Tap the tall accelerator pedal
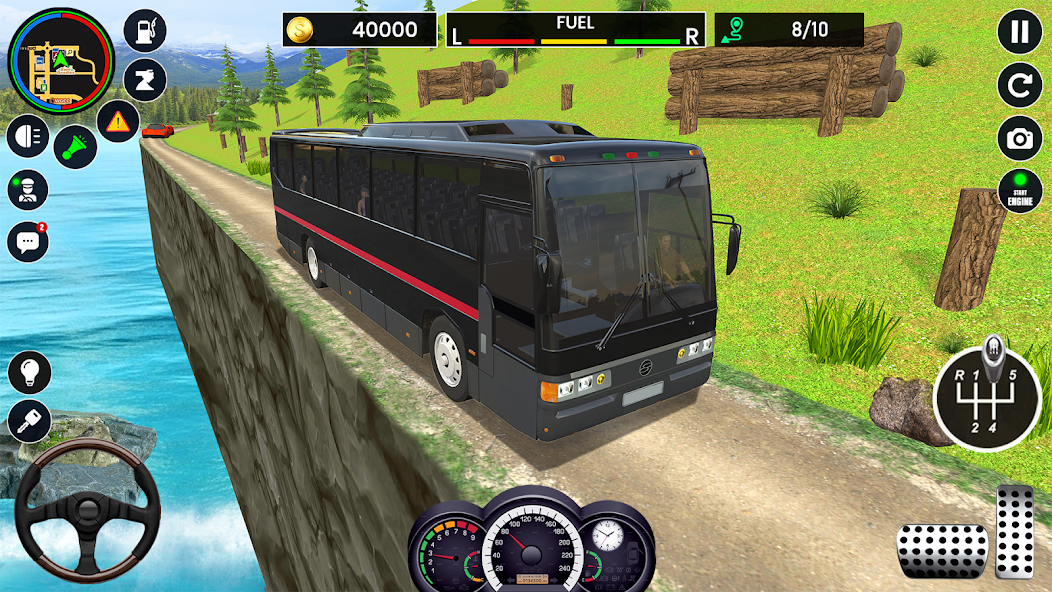The image size is (1052, 592). 1014,532
